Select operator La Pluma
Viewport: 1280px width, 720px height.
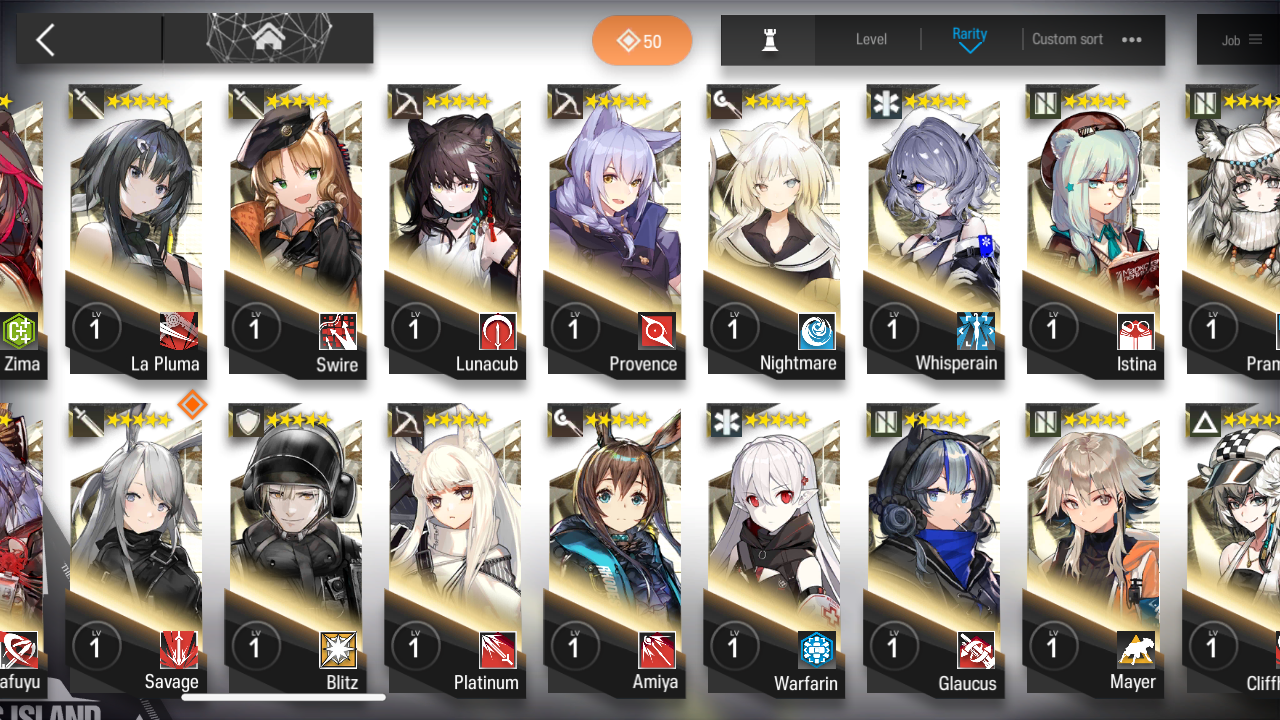[x=136, y=230]
